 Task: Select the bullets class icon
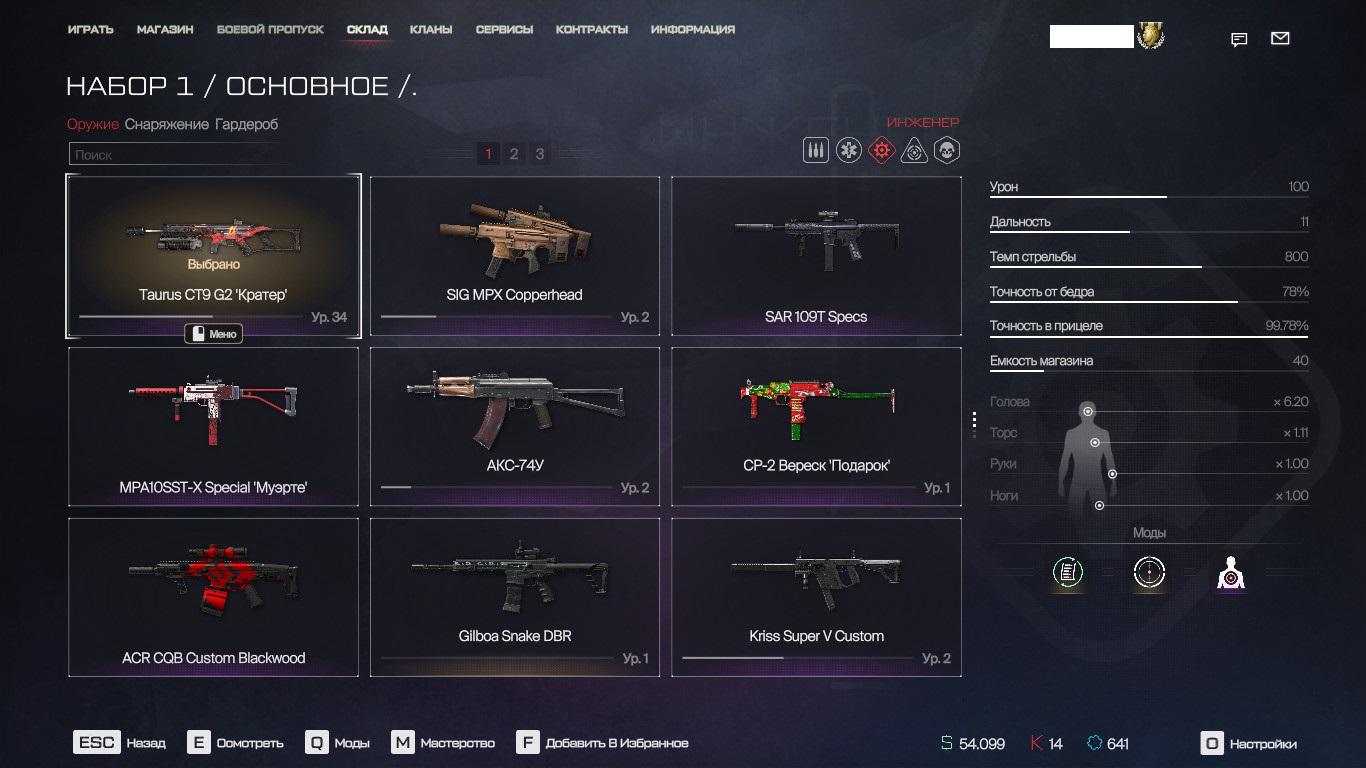816,151
